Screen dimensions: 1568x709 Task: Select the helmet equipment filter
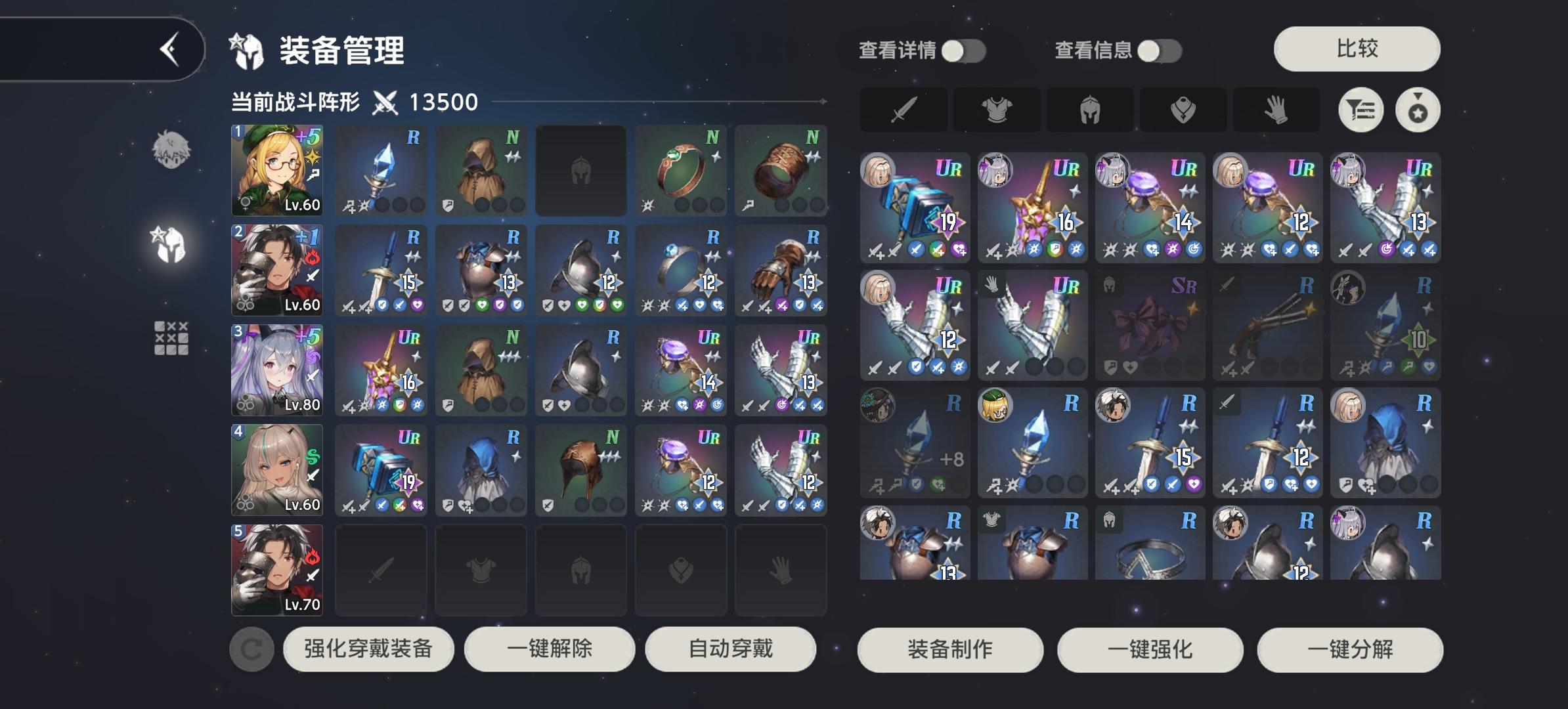point(1090,110)
